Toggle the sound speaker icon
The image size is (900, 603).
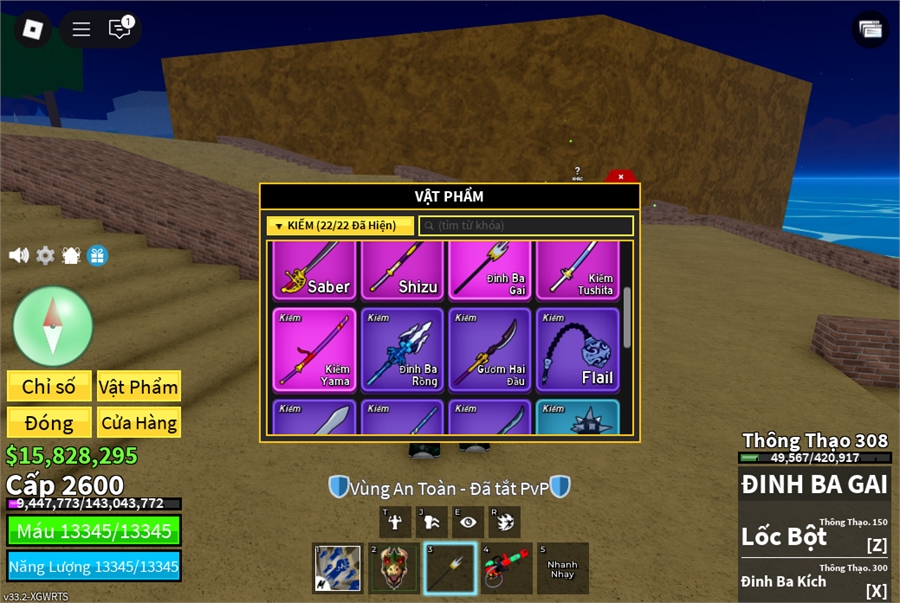click(x=19, y=255)
